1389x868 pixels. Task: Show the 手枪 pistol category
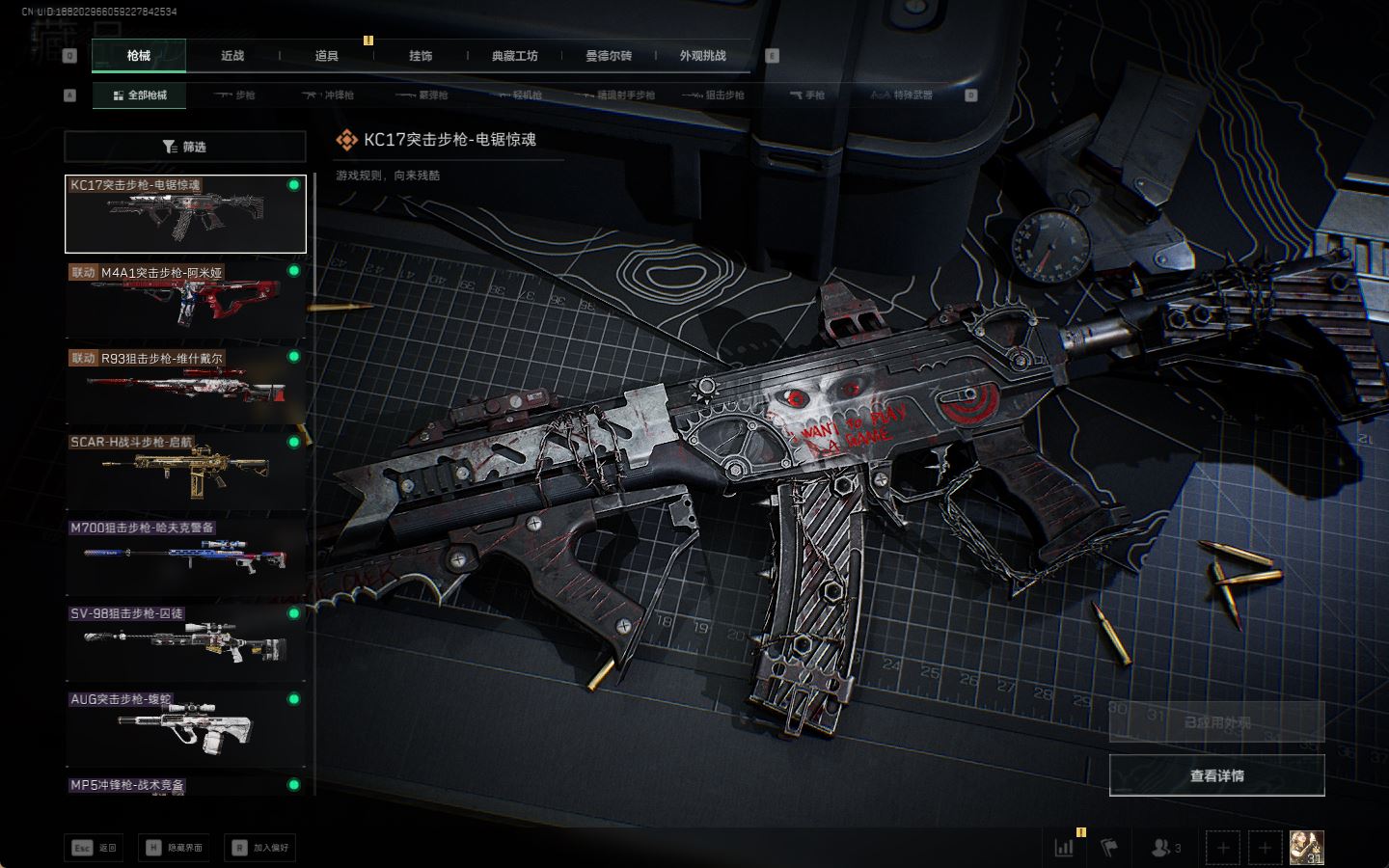tap(807, 95)
